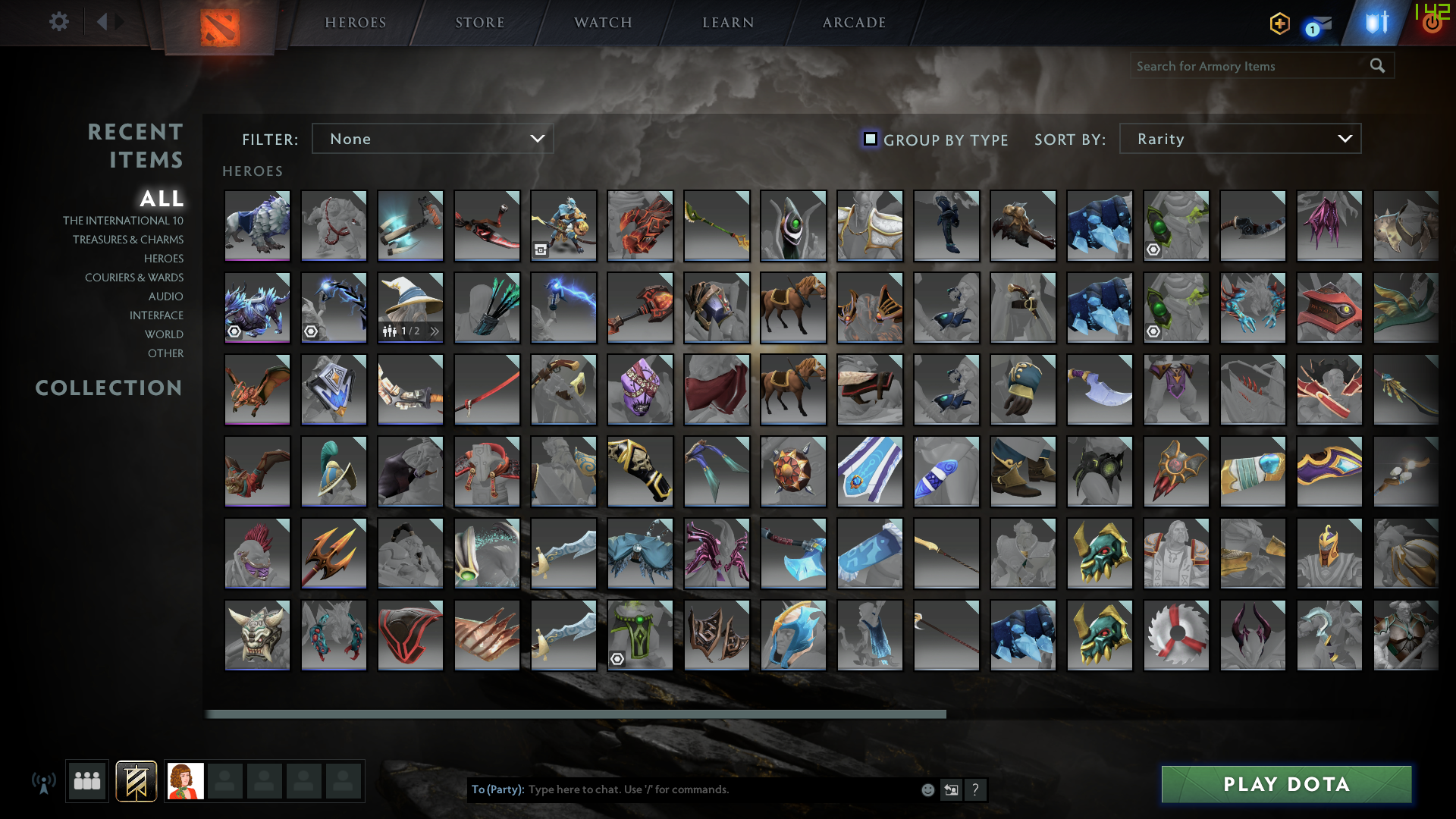Enable the Group By Type checkbox

coord(870,139)
